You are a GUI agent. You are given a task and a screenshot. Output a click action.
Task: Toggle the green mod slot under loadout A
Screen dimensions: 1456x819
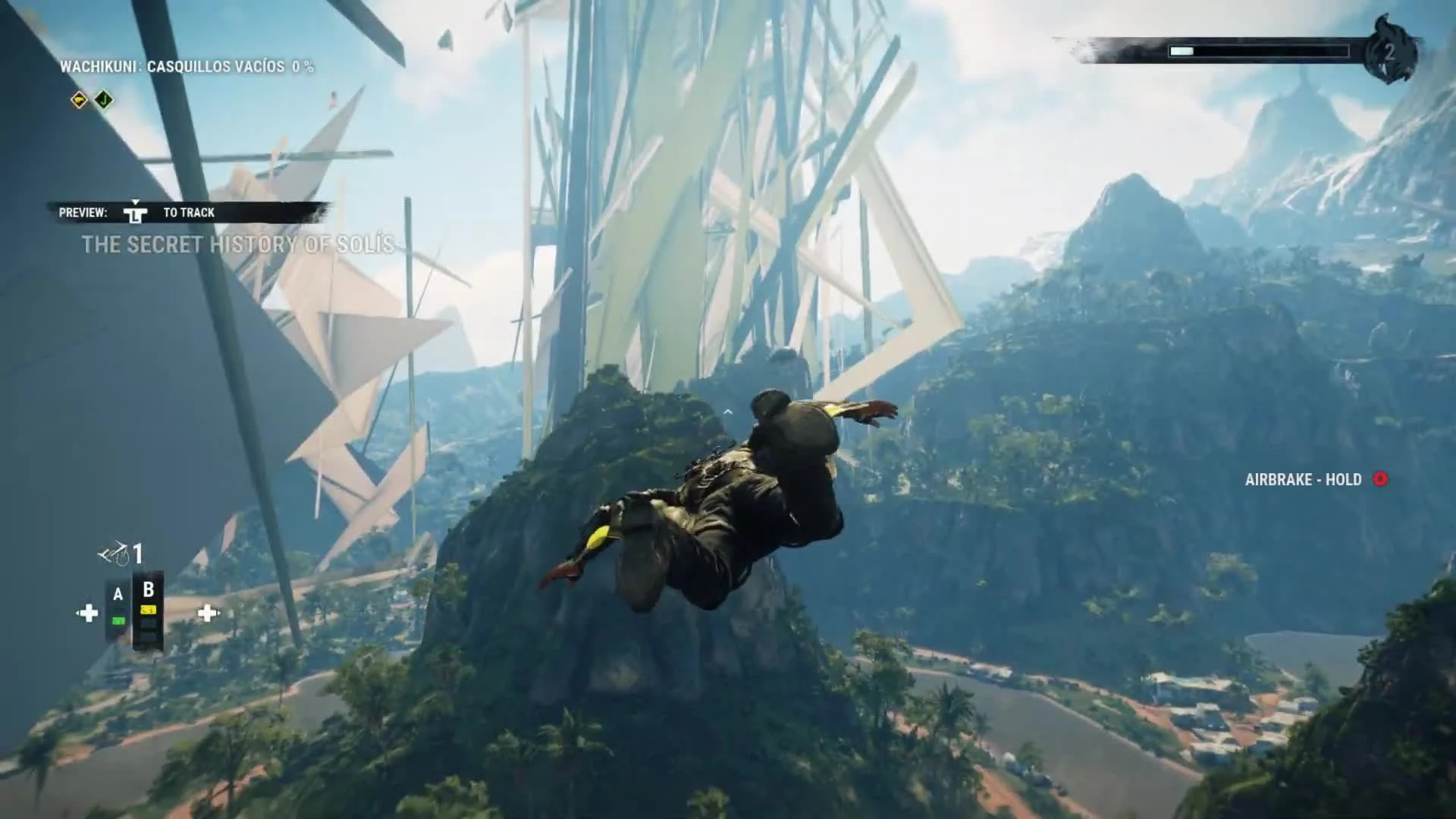118,620
